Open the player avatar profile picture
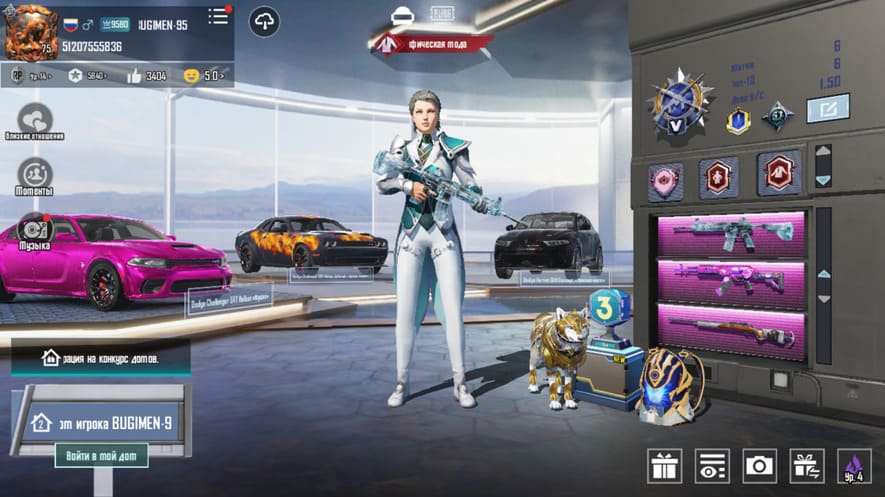The image size is (885, 497). tap(31, 33)
